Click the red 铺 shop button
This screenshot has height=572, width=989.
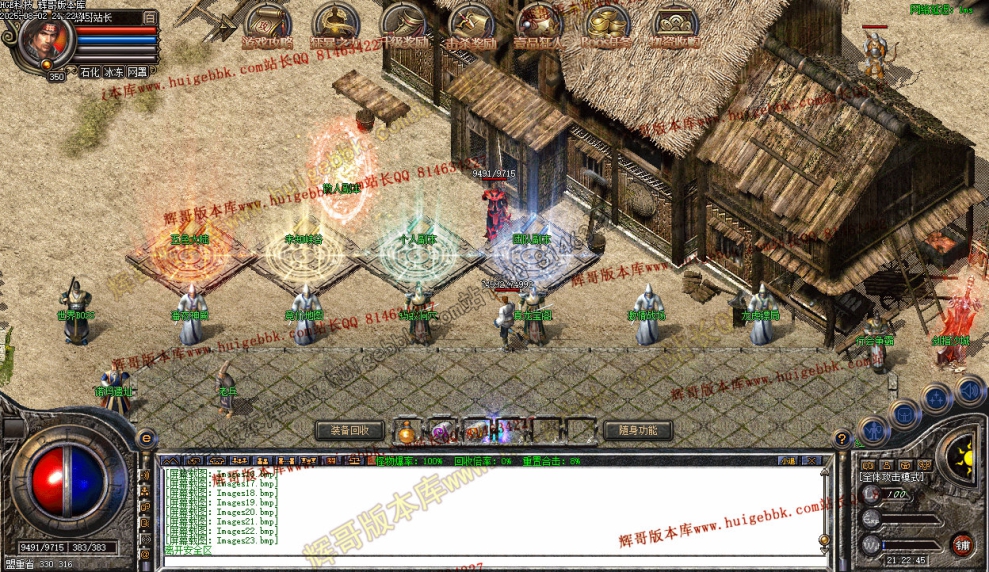click(962, 545)
